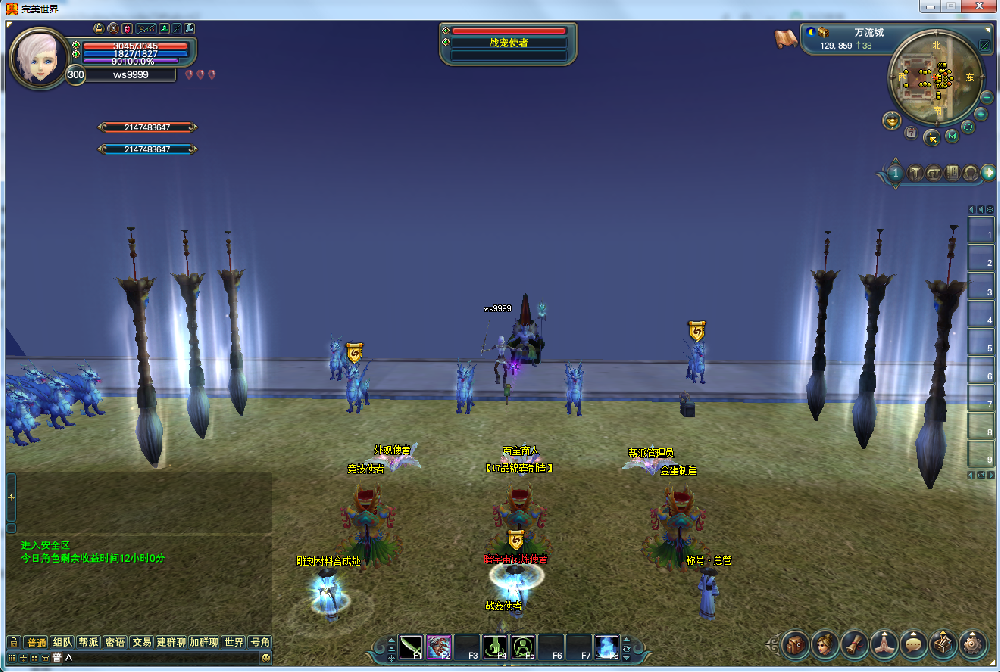The height and width of the screenshot is (672, 1000).
Task: Use the purple creature skill slot
Action: pos(439,648)
